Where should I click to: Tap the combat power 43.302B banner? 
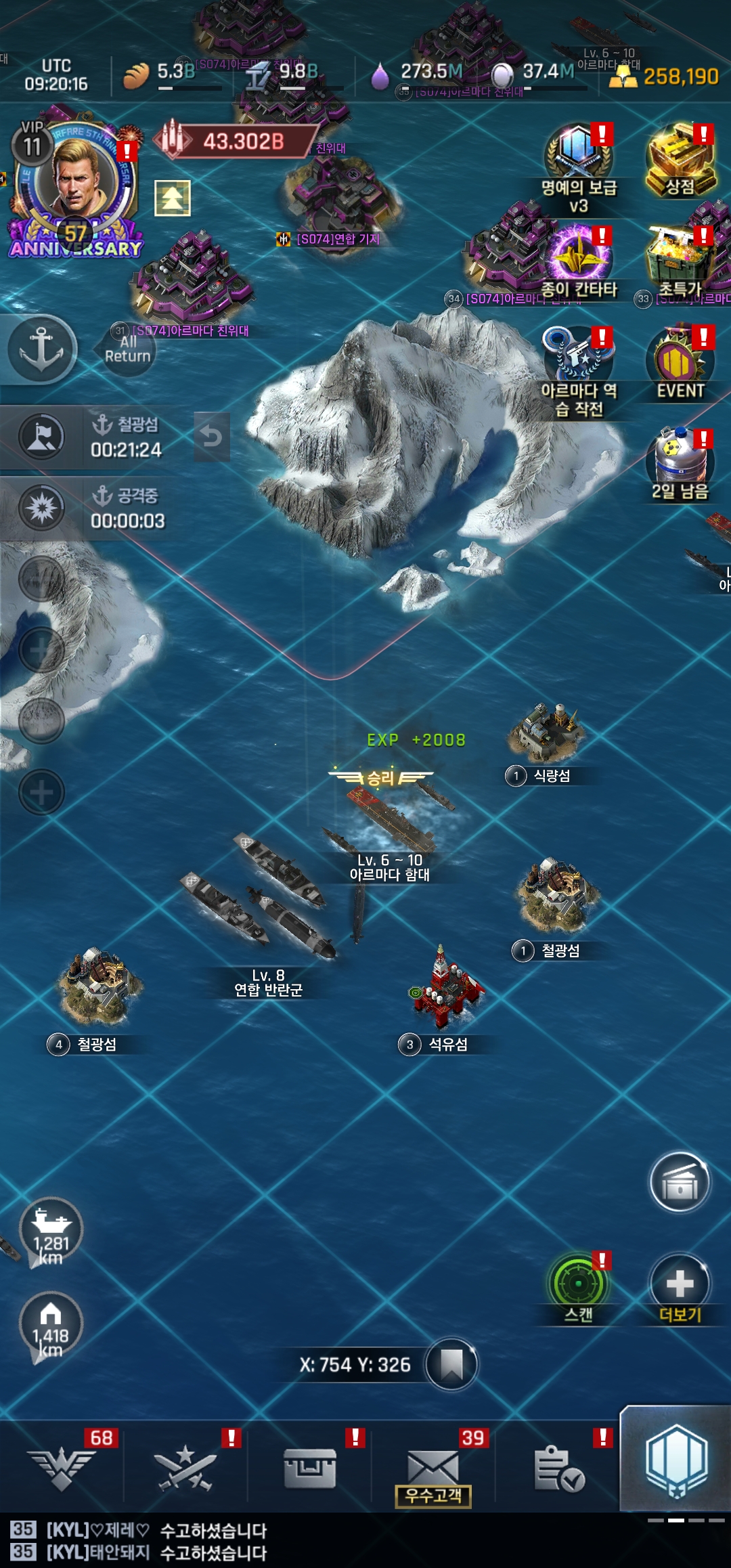(234, 141)
